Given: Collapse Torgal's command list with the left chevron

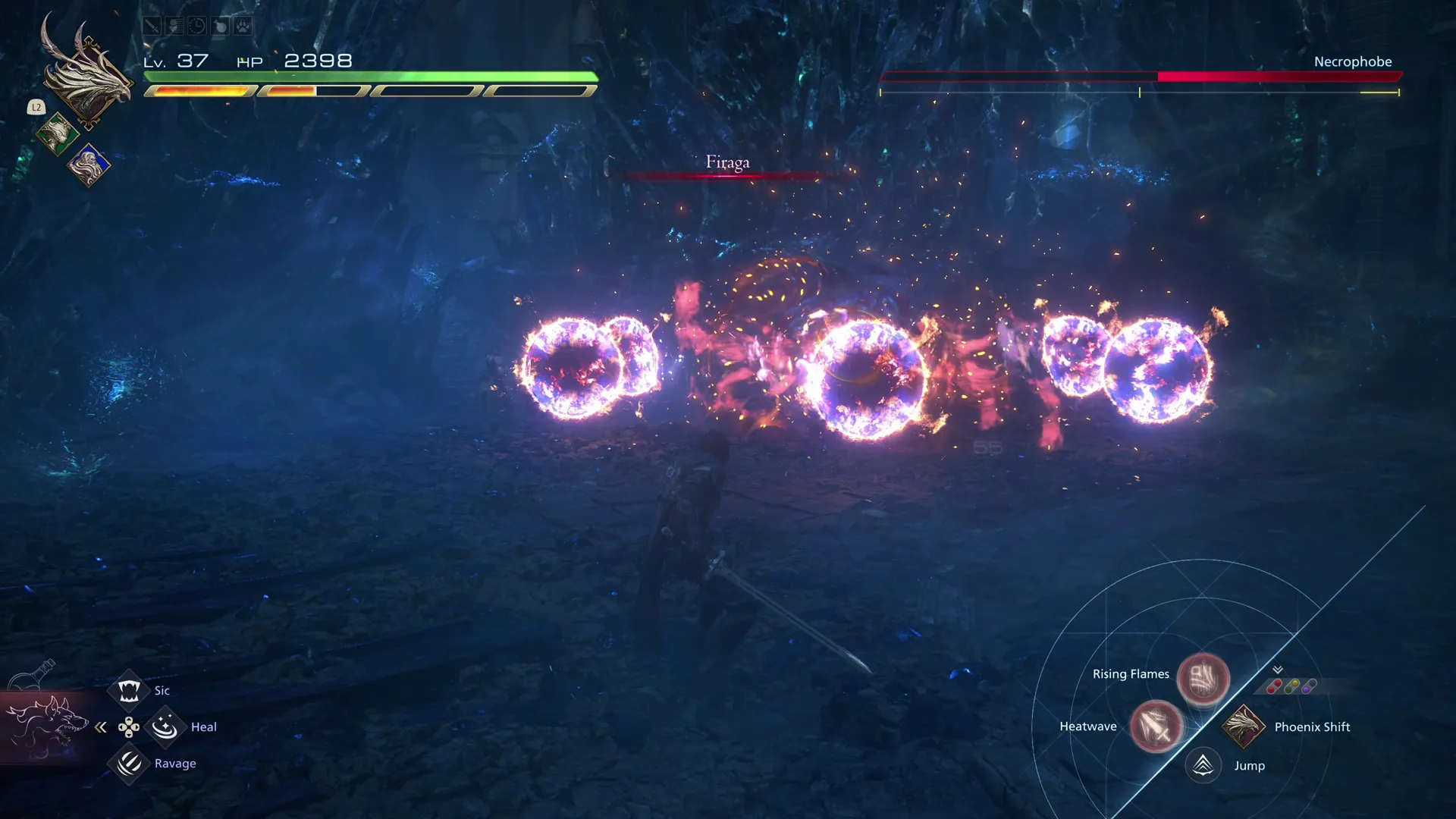Looking at the screenshot, I should (101, 726).
